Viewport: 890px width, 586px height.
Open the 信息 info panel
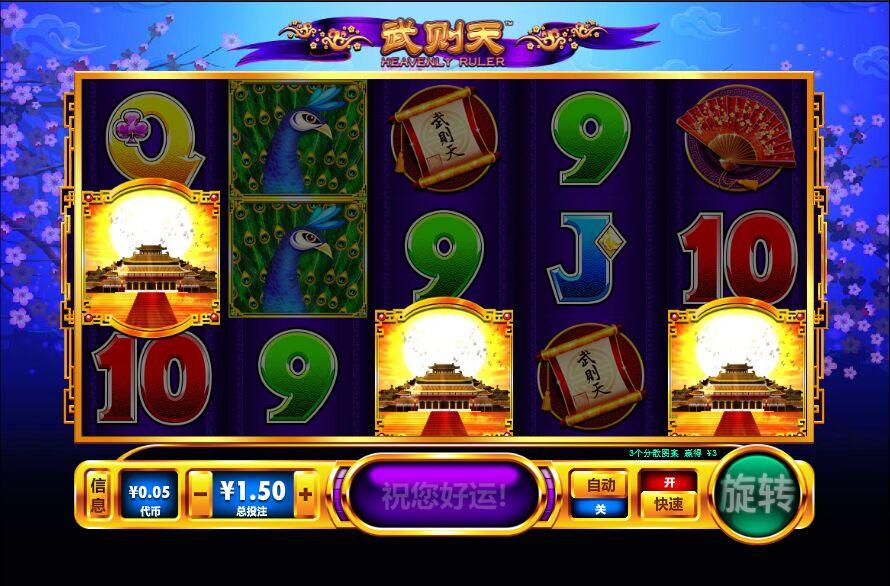coord(98,494)
